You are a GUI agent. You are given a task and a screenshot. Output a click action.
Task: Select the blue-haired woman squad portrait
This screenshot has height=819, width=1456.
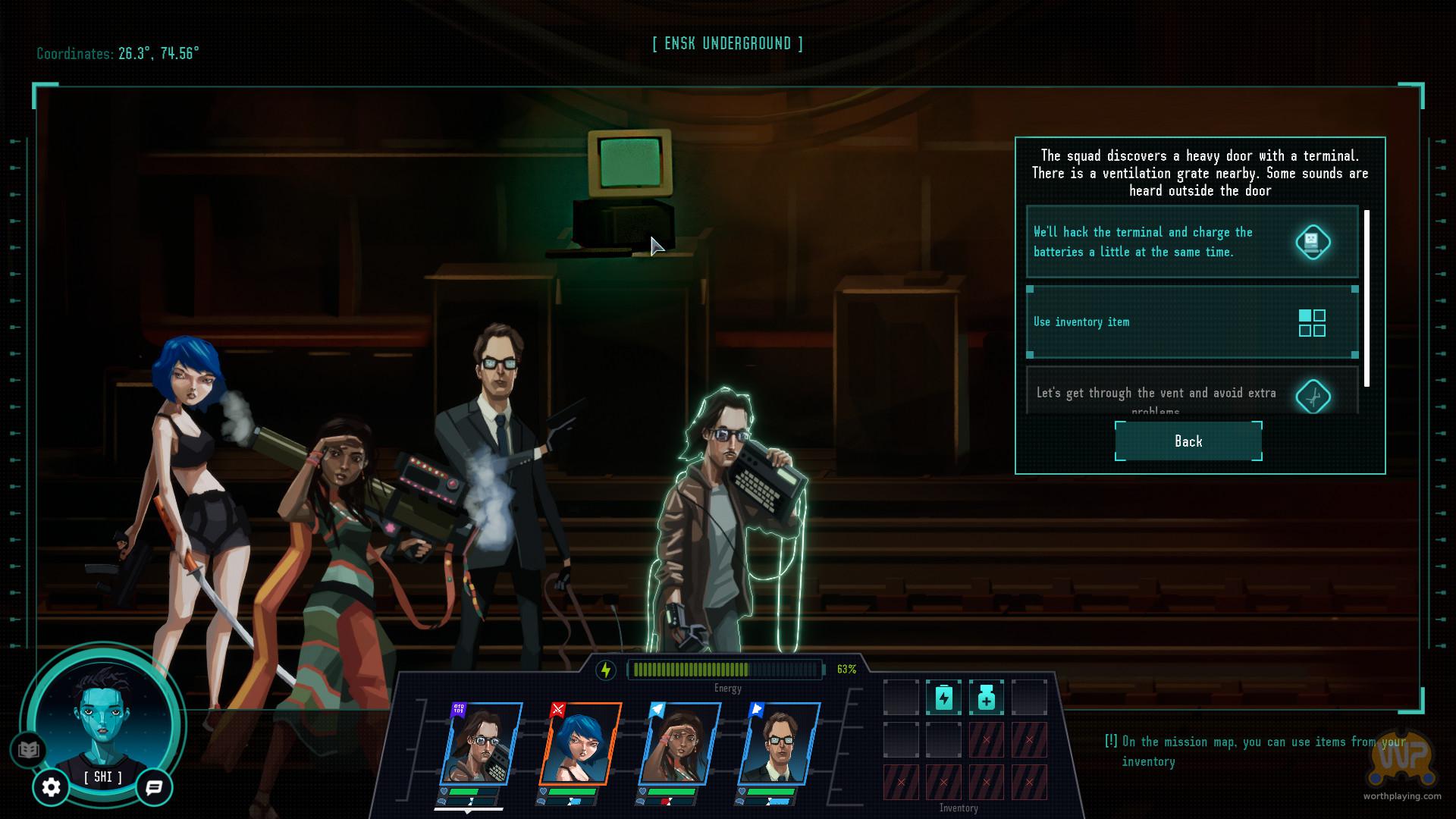(580, 744)
